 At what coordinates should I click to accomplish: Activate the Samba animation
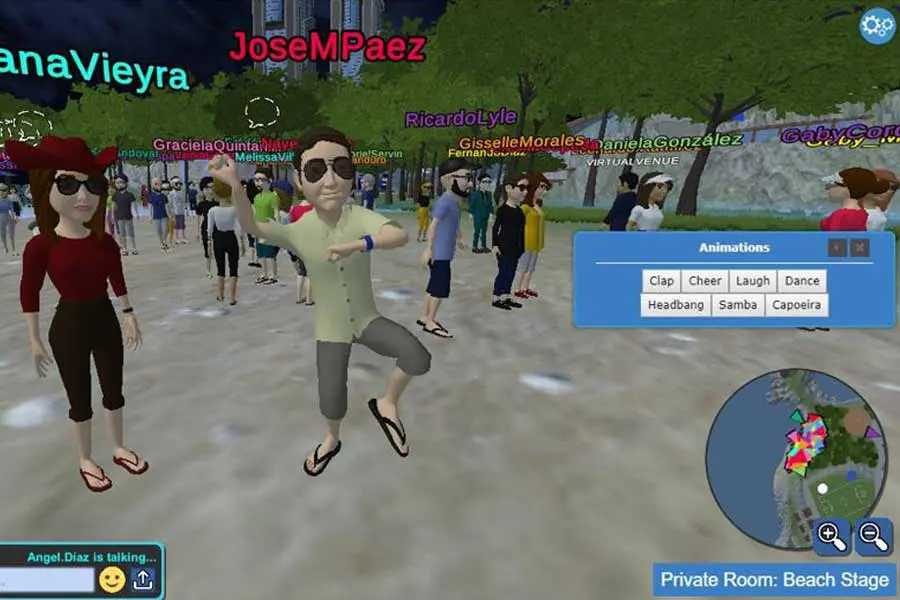pyautogui.click(x=738, y=305)
